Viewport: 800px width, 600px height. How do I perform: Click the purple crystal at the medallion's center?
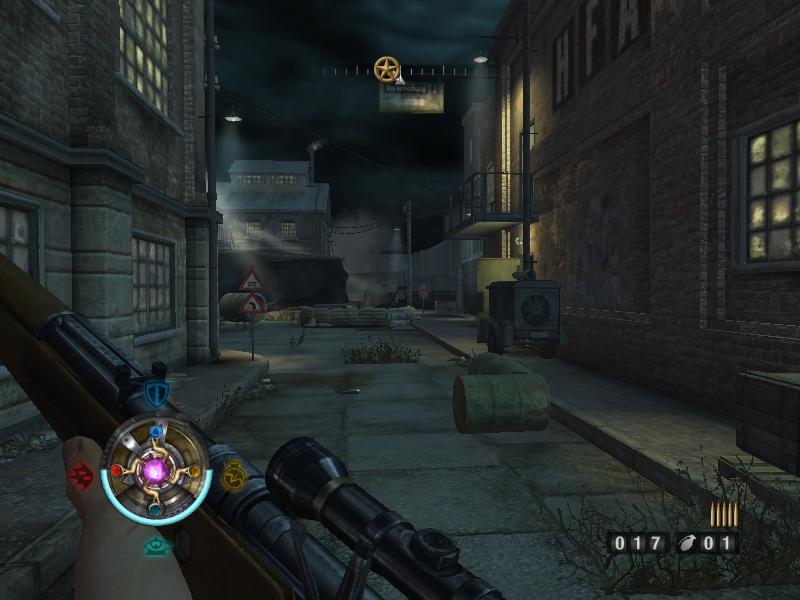click(x=155, y=469)
